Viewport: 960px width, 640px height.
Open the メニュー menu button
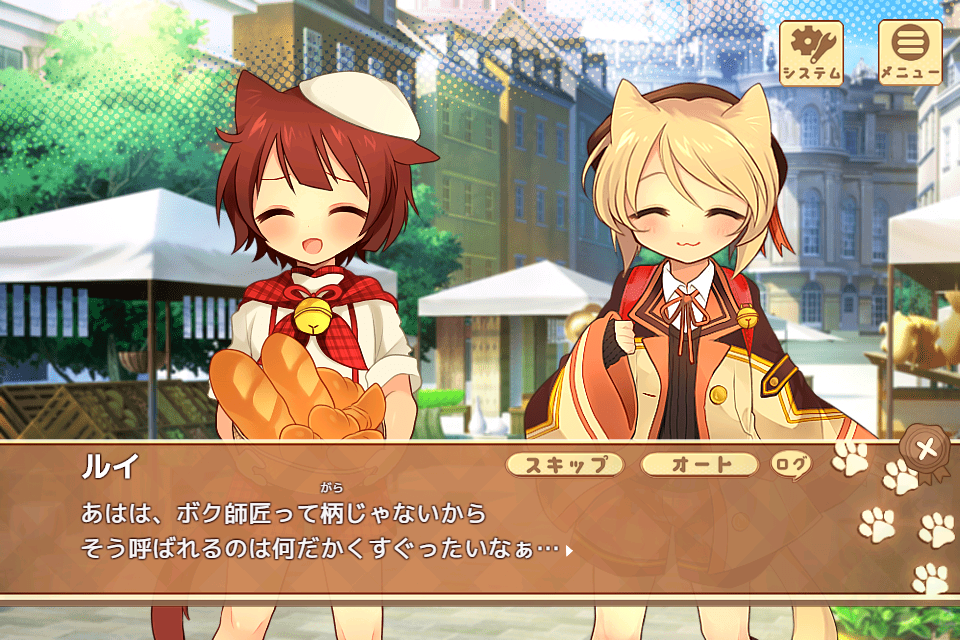pyautogui.click(x=910, y=53)
